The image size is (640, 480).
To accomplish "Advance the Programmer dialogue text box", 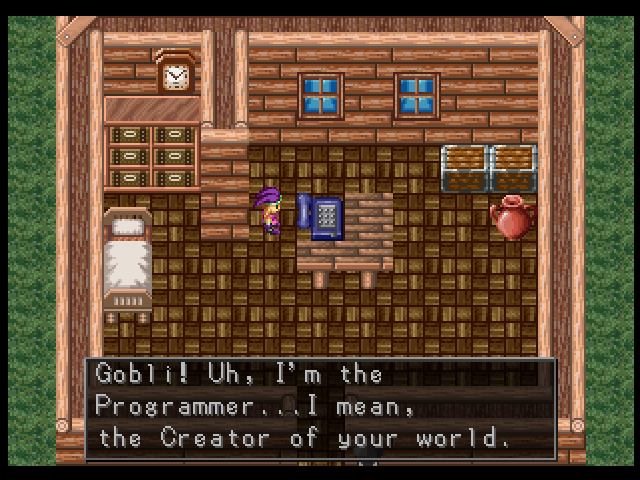I will (320, 407).
